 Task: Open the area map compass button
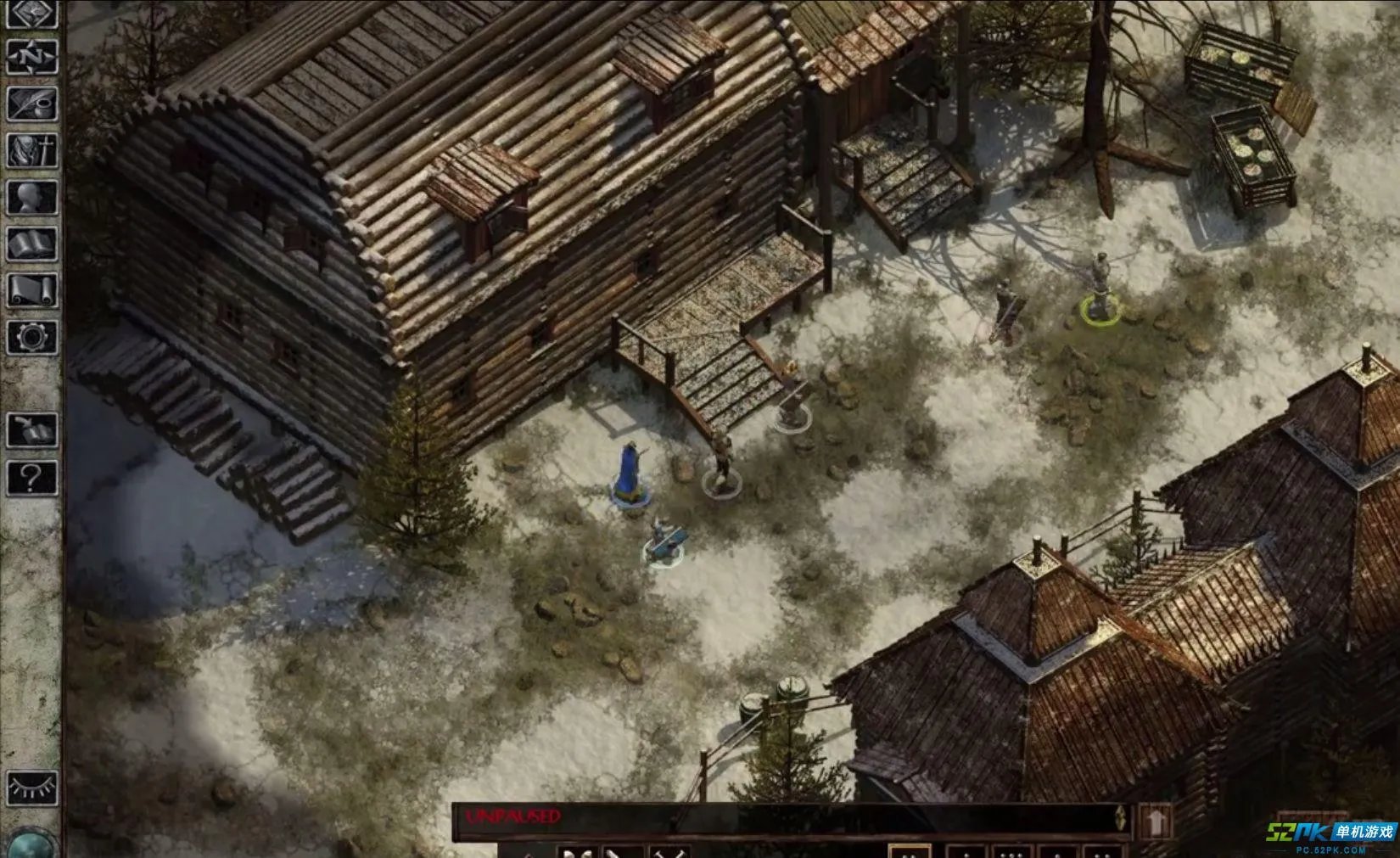point(32,58)
